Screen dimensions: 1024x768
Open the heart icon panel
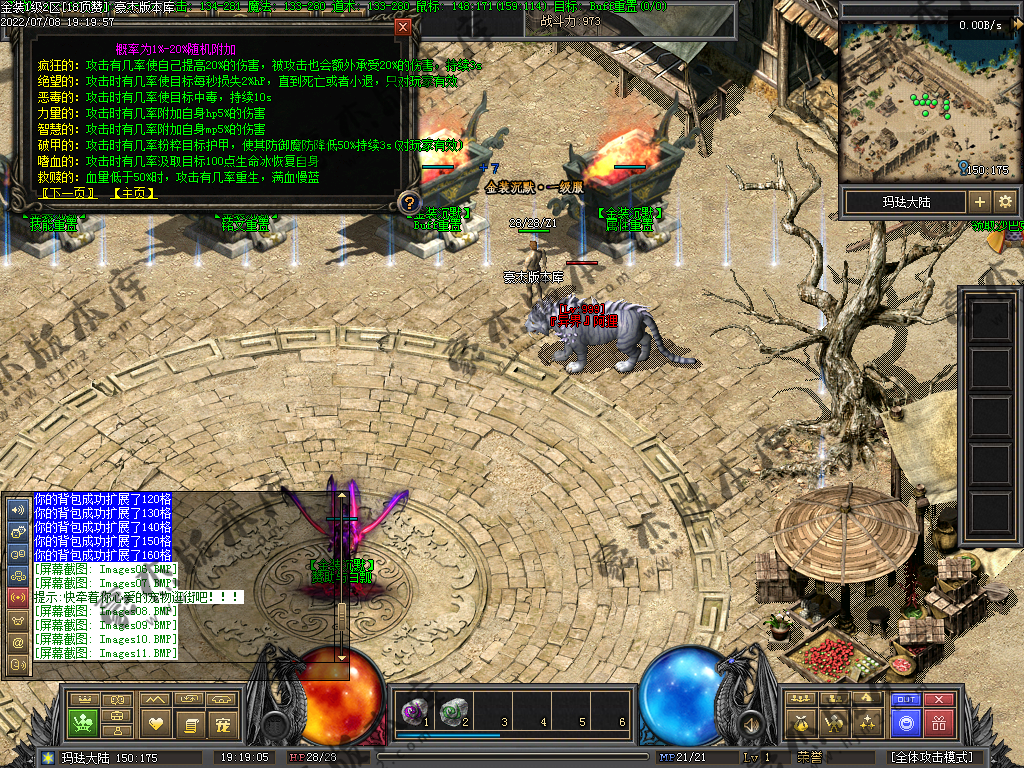click(x=153, y=722)
